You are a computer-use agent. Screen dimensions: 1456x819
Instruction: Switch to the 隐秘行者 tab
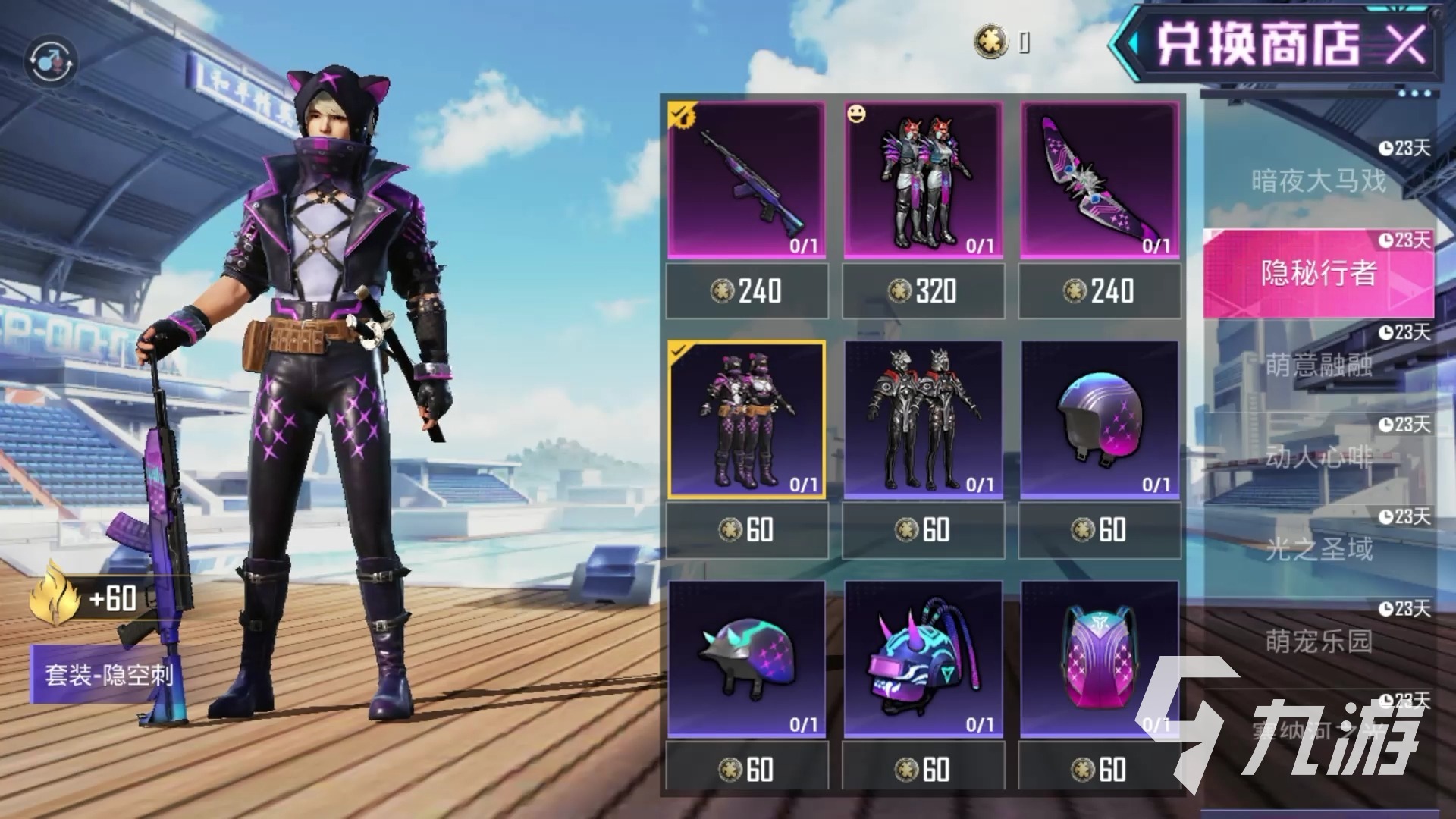(1318, 273)
